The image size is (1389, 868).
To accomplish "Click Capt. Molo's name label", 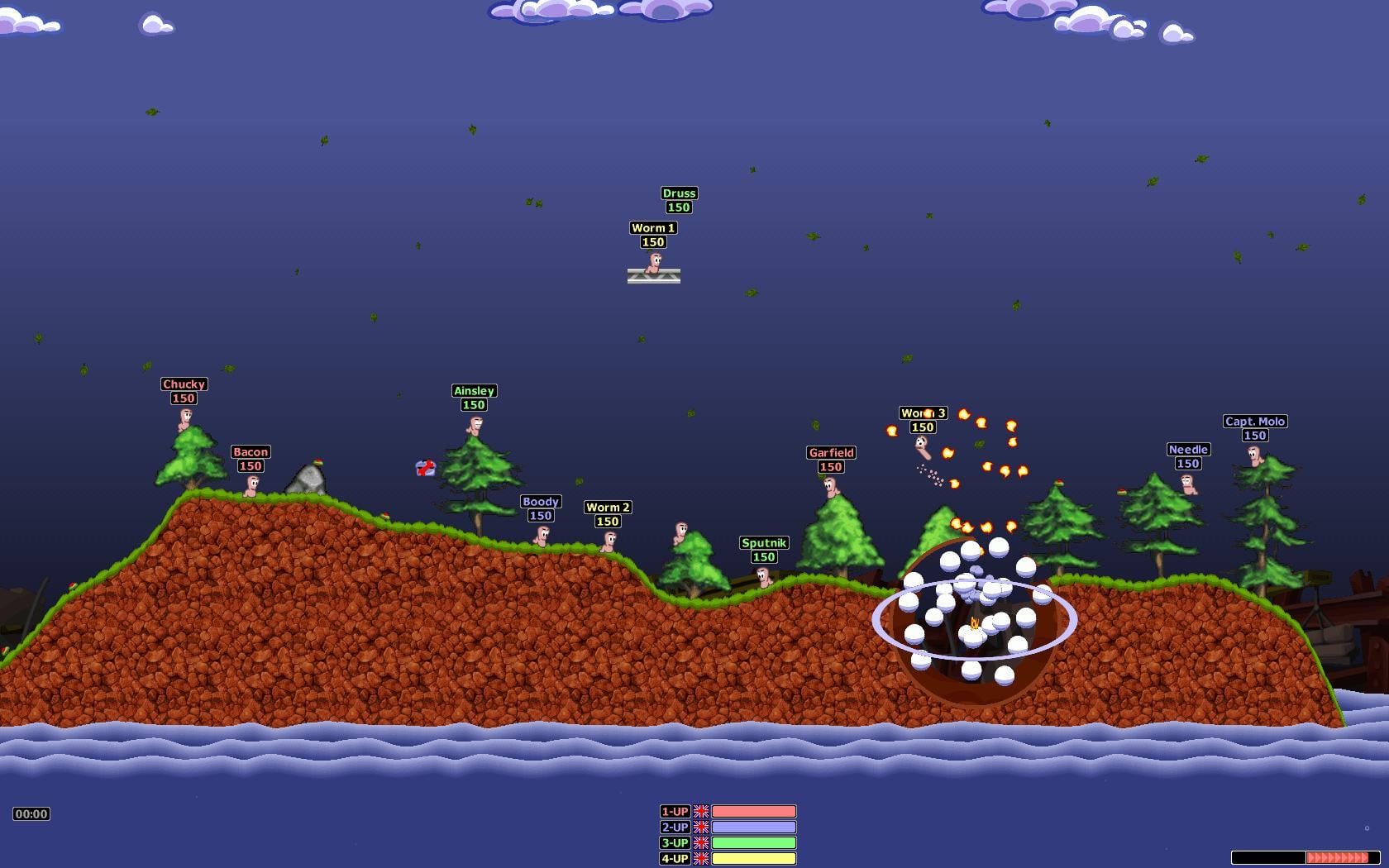I will (1253, 422).
